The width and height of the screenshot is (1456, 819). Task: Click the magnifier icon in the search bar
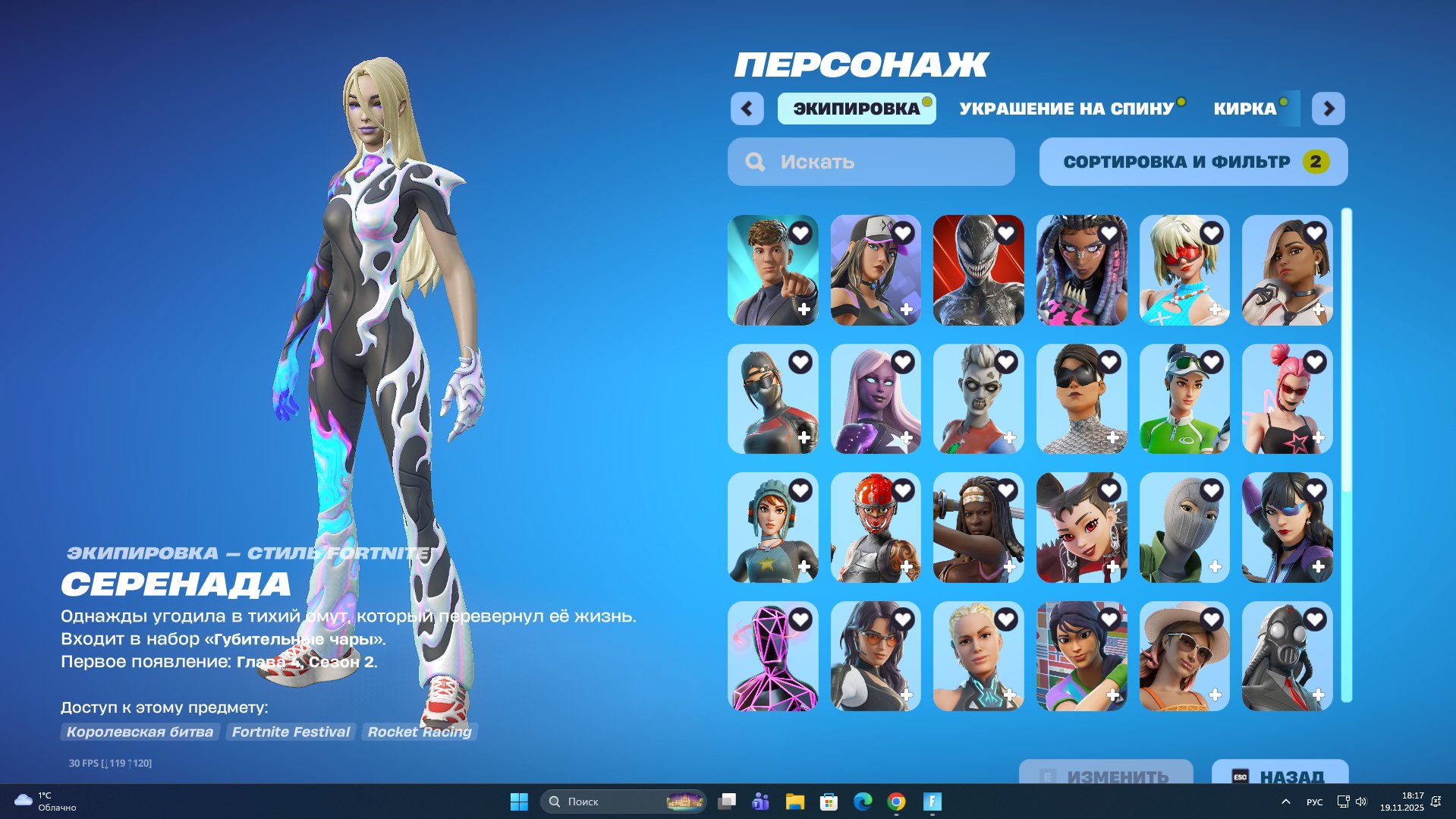point(755,161)
